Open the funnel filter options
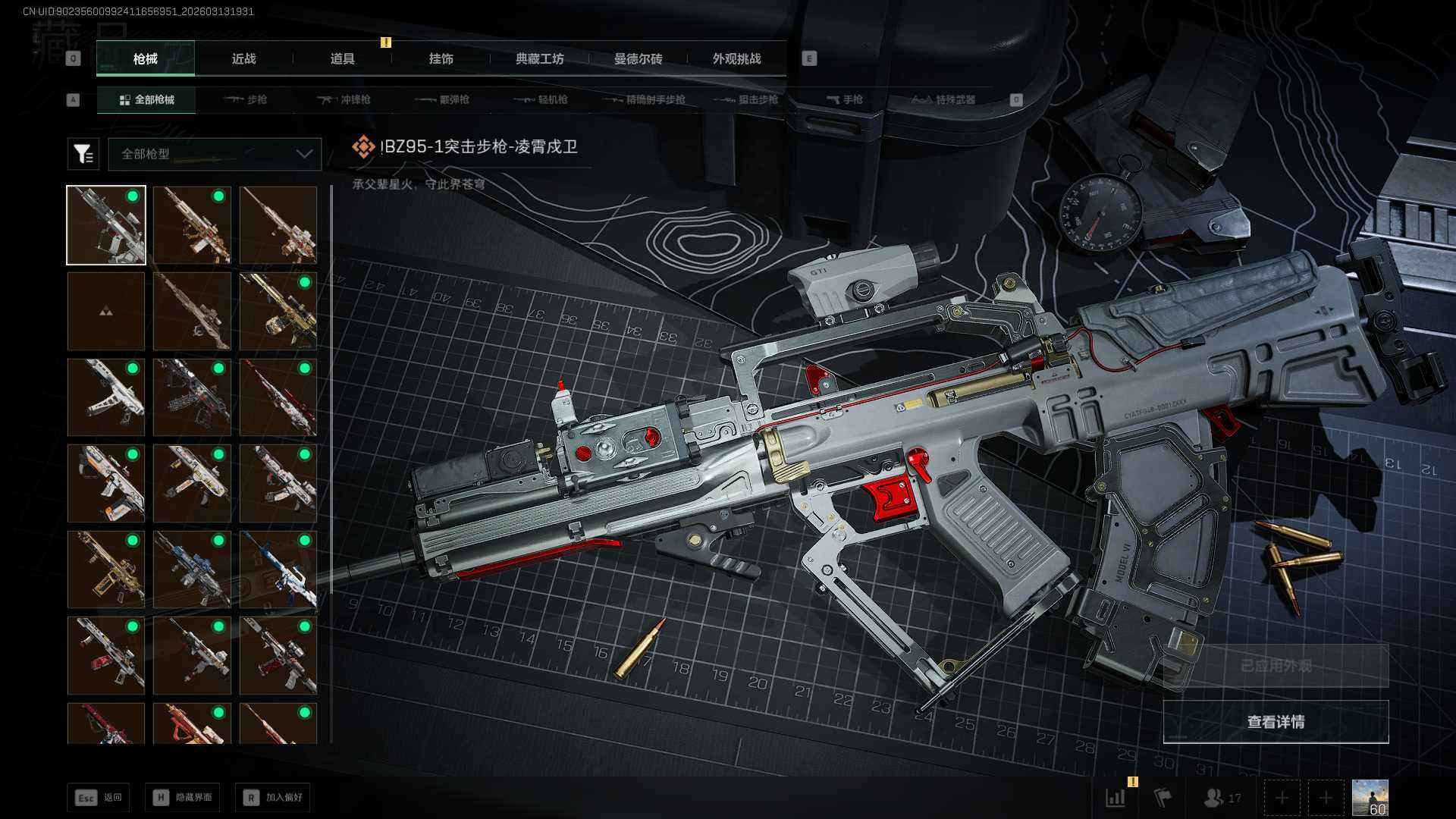This screenshot has width=1456, height=819. coord(83,154)
